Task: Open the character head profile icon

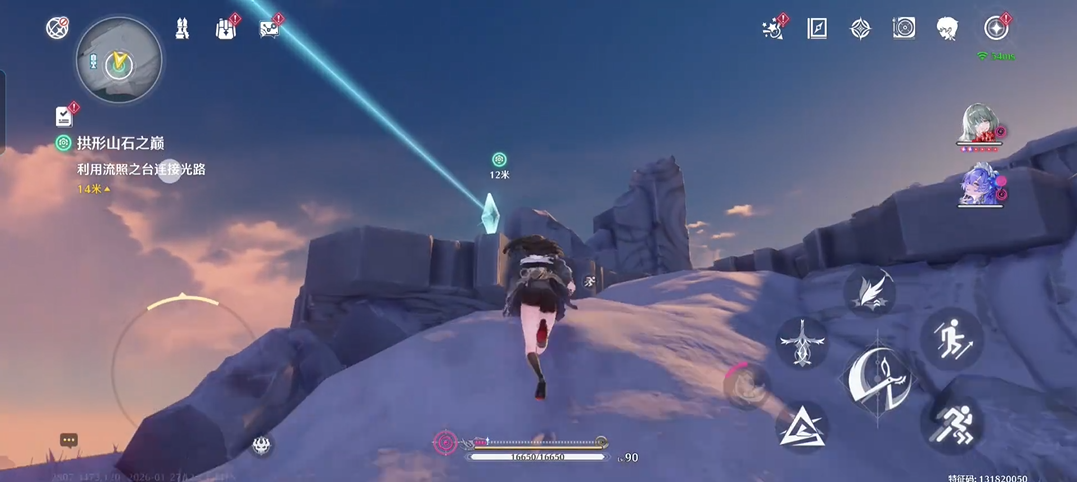Action: 948,29
